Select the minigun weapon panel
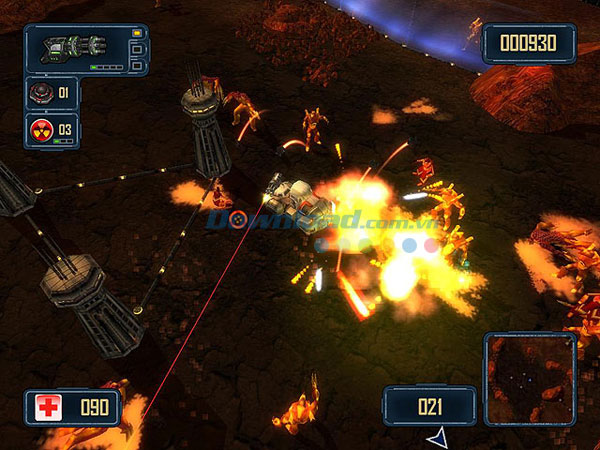This screenshot has width=600, height=450. pos(85,48)
